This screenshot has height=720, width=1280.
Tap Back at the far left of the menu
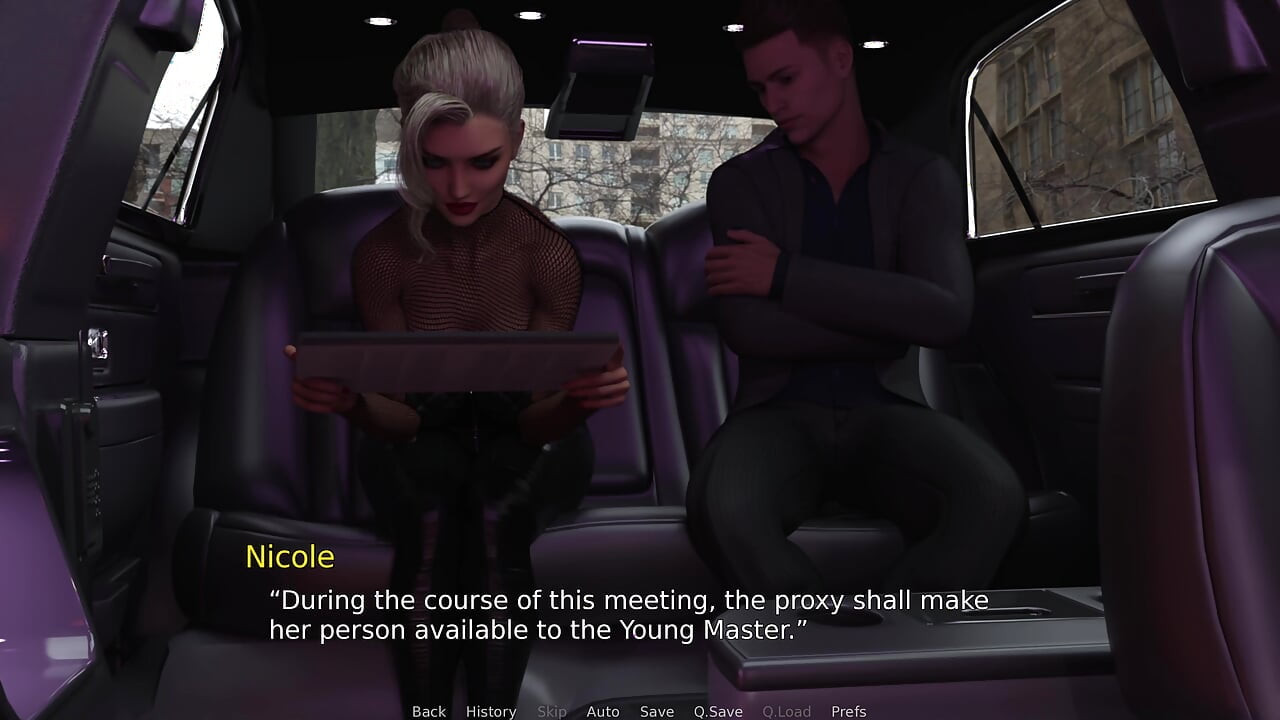428,711
